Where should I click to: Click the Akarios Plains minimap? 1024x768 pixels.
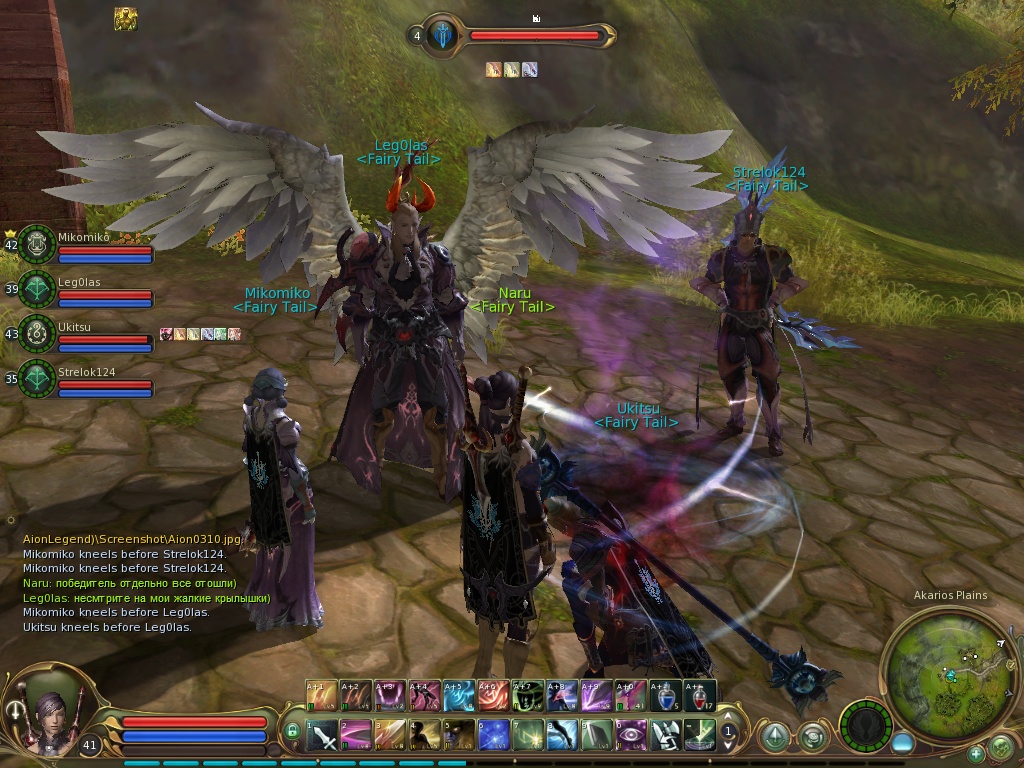pos(949,667)
